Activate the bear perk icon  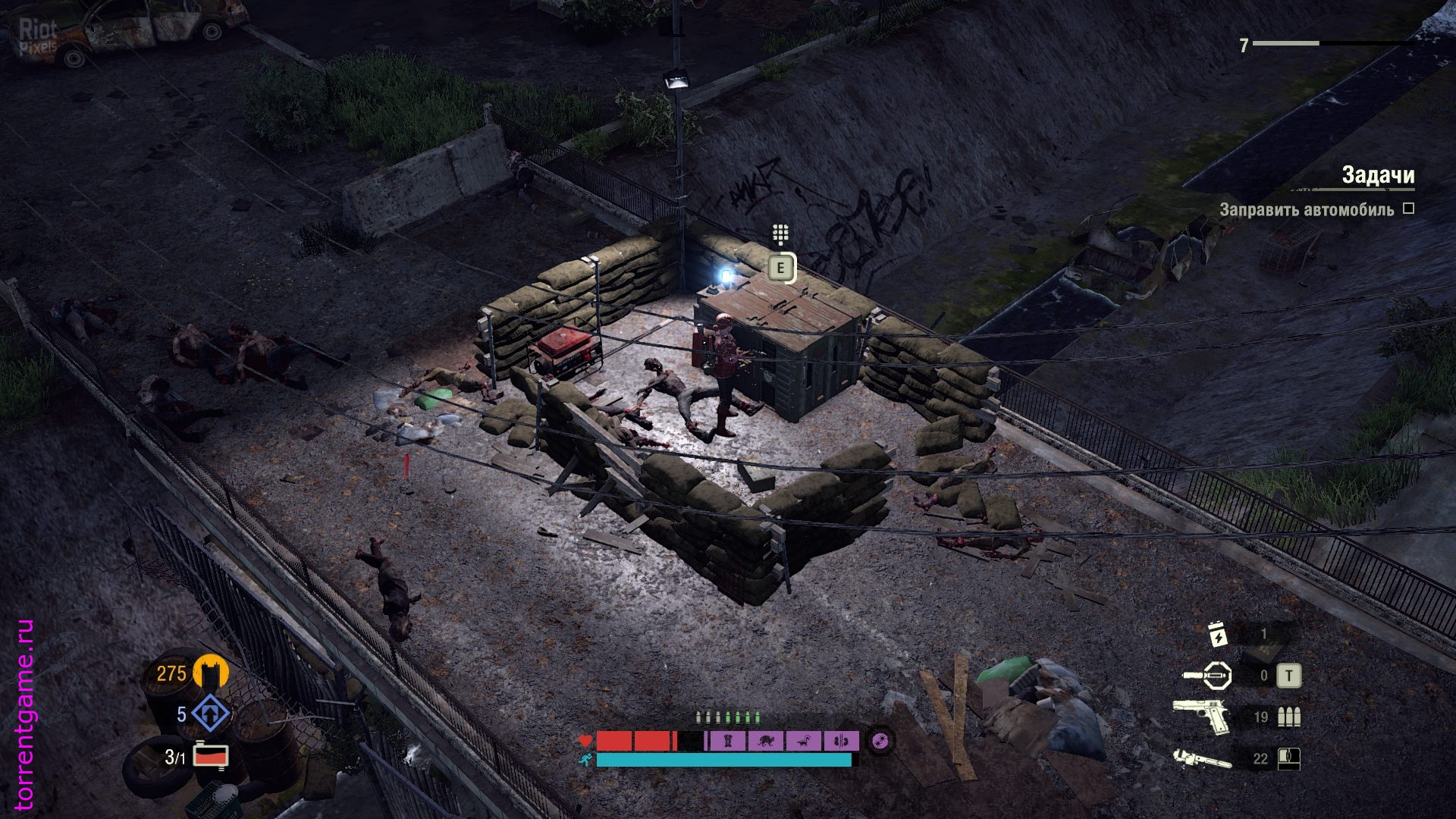click(728, 741)
